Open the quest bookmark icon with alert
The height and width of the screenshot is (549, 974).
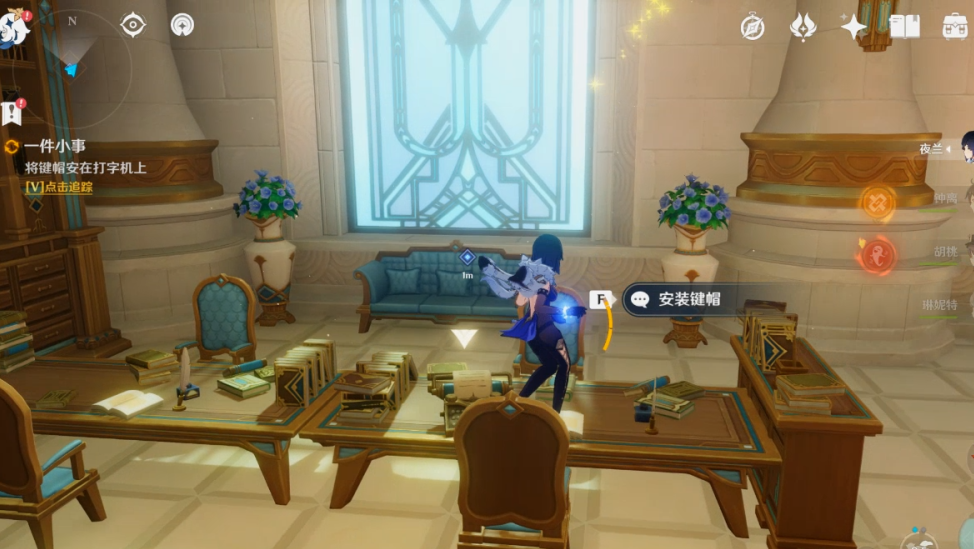[12, 110]
